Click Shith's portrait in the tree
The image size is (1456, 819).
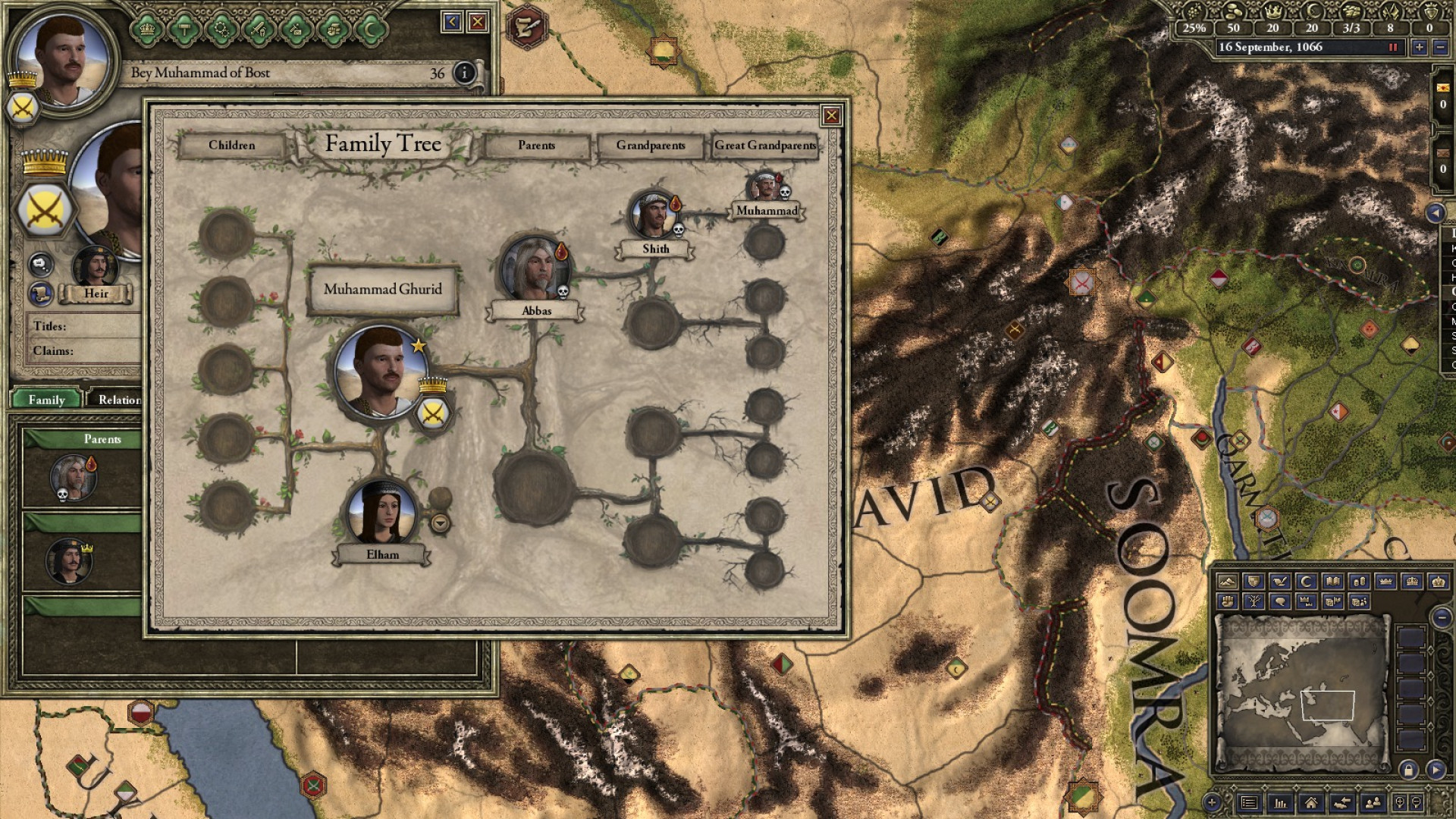(654, 215)
